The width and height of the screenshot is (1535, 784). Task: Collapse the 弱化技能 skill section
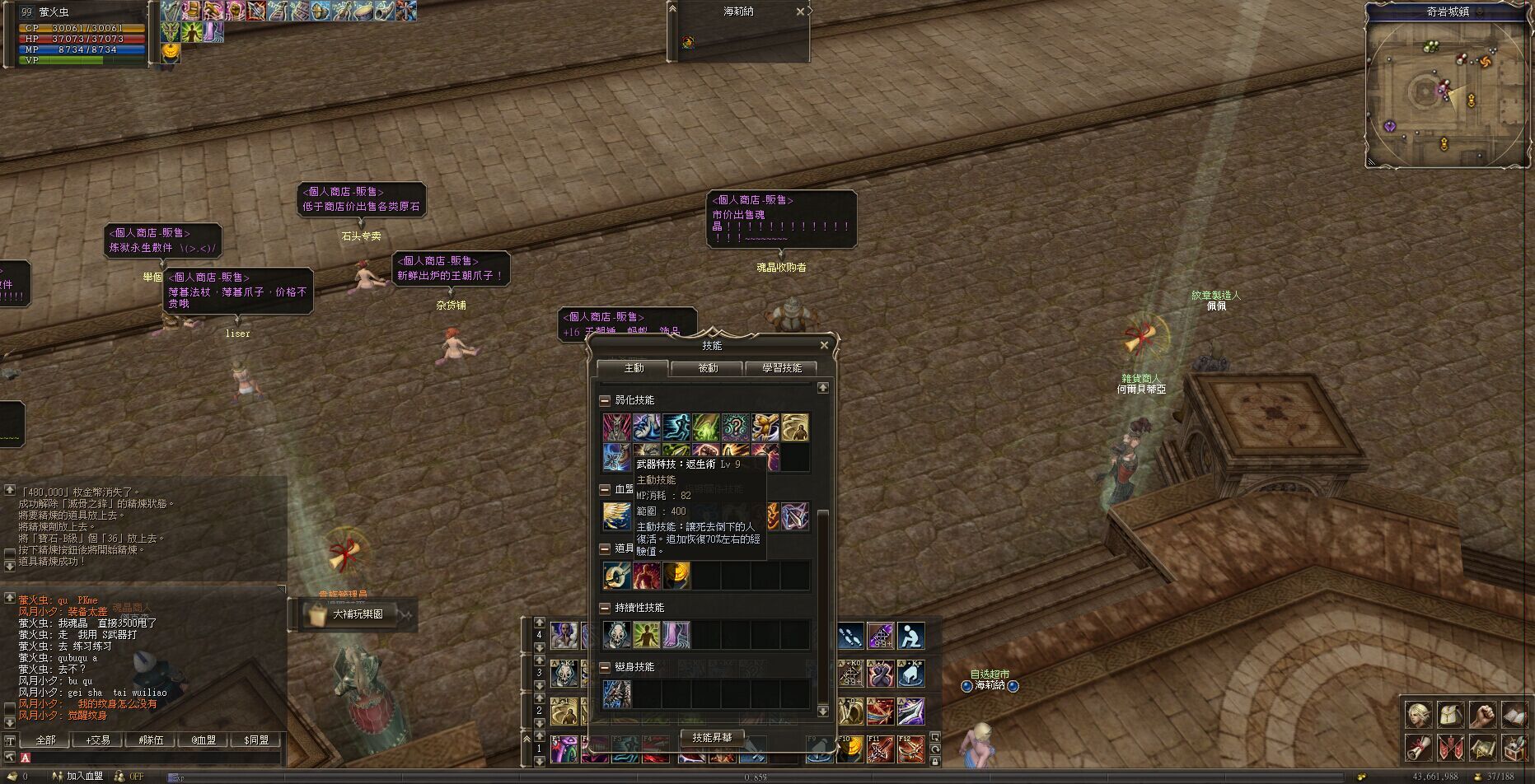[605, 400]
